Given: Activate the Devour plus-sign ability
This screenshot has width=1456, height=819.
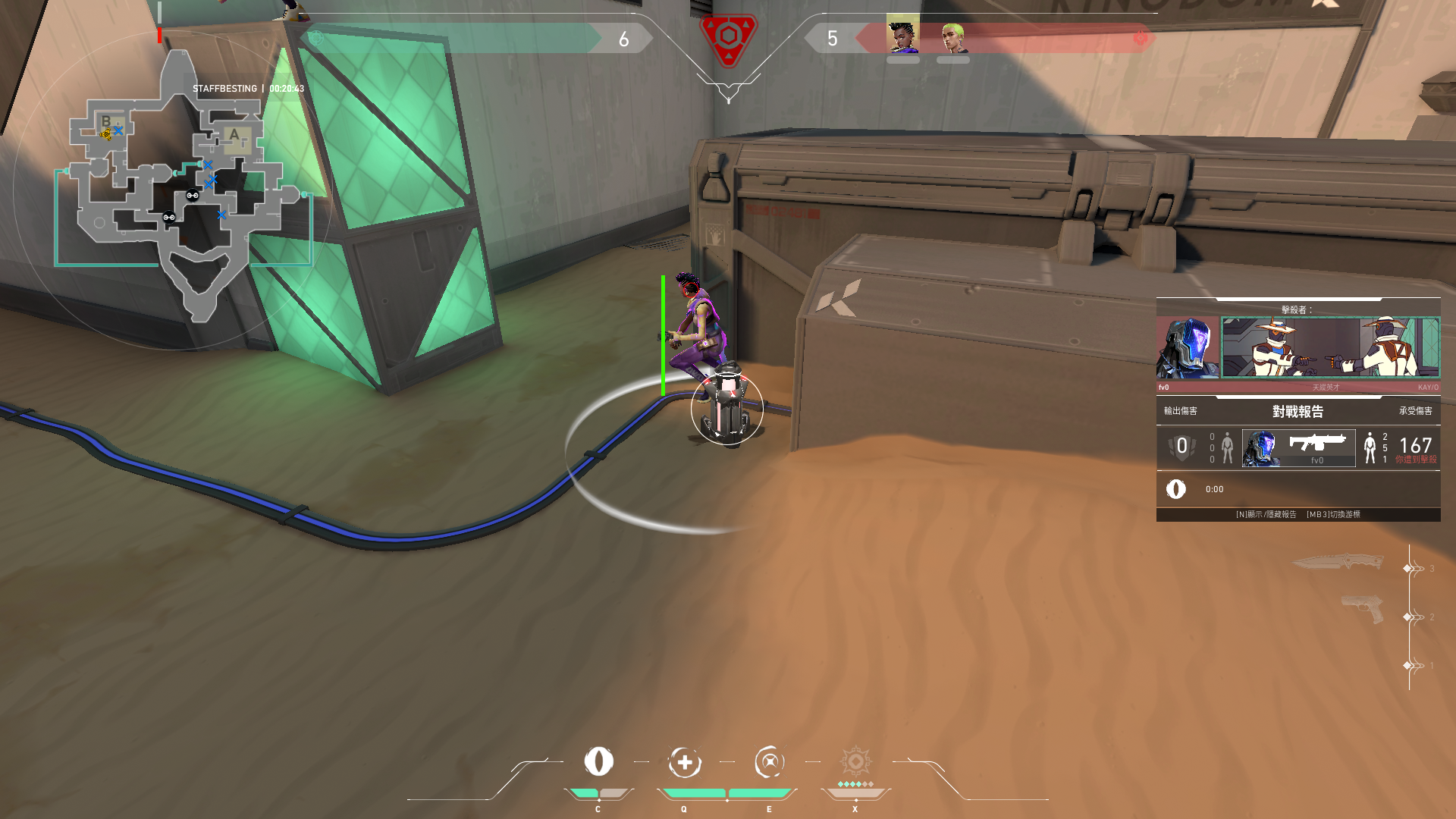Looking at the screenshot, I should [x=684, y=762].
